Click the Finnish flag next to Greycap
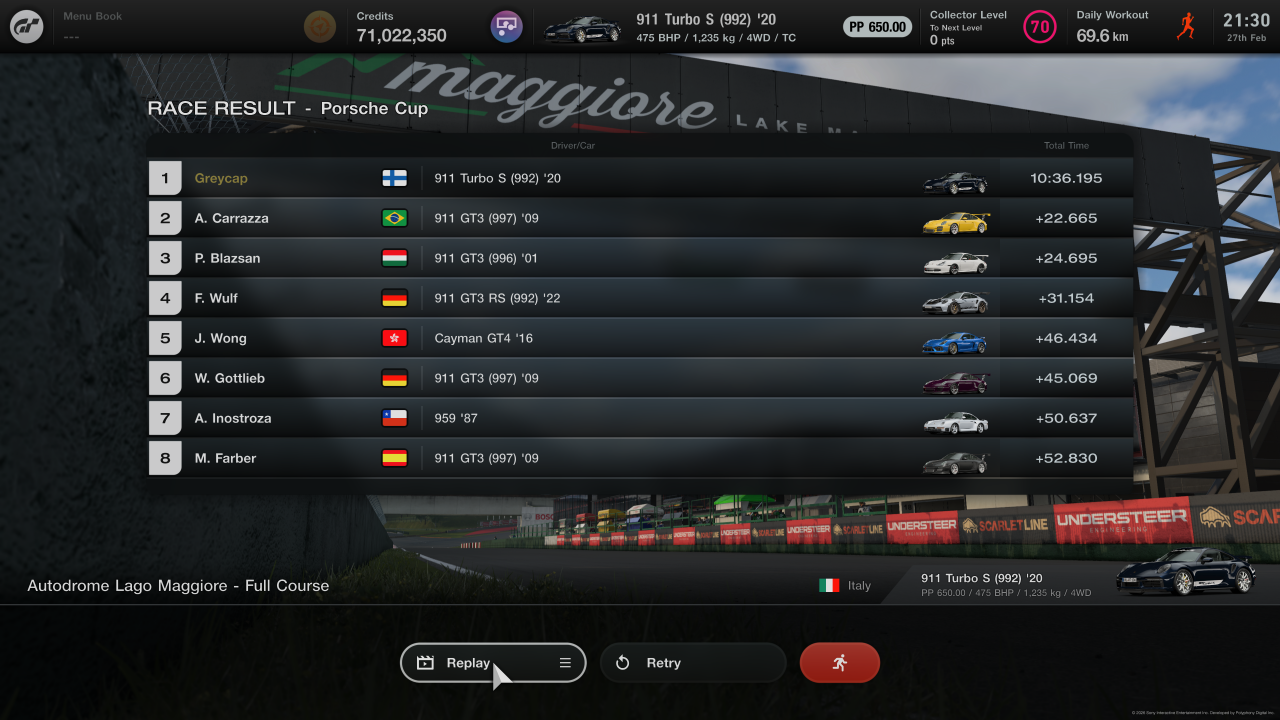This screenshot has width=1280, height=720. (x=395, y=178)
